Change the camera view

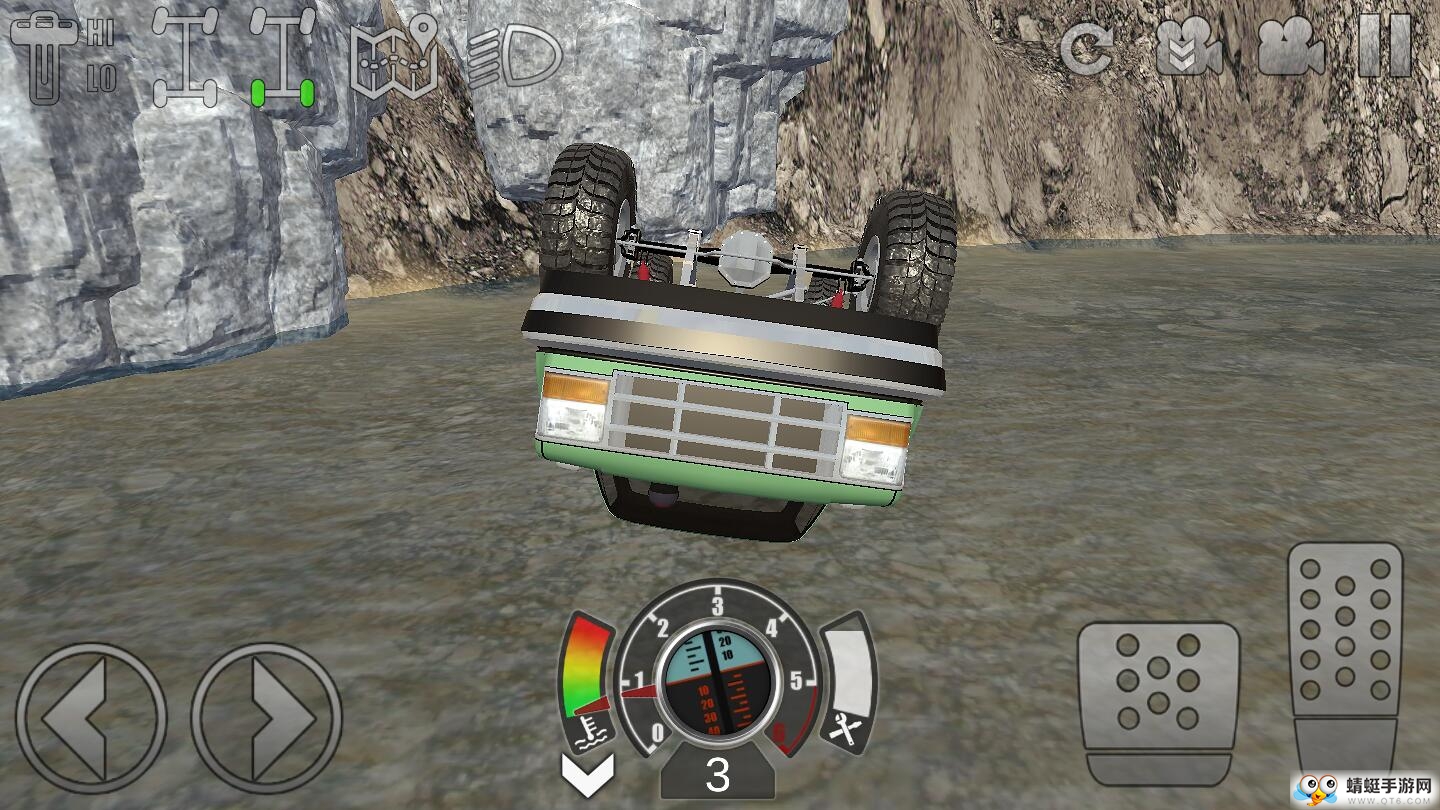[1291, 47]
